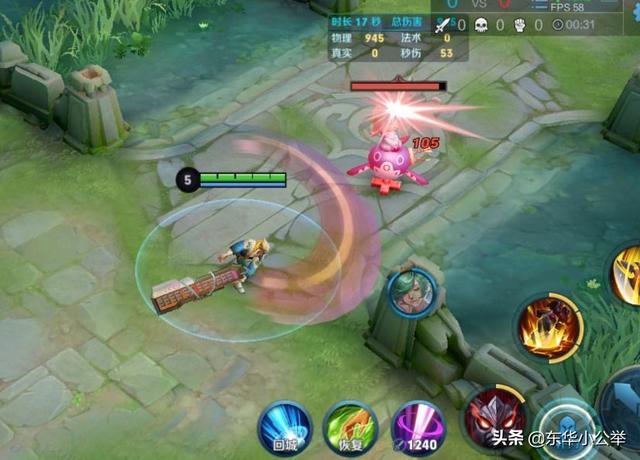Activate the fiery eruption skill
Image resolution: width=640 pixels, height=460 pixels.
point(548,326)
